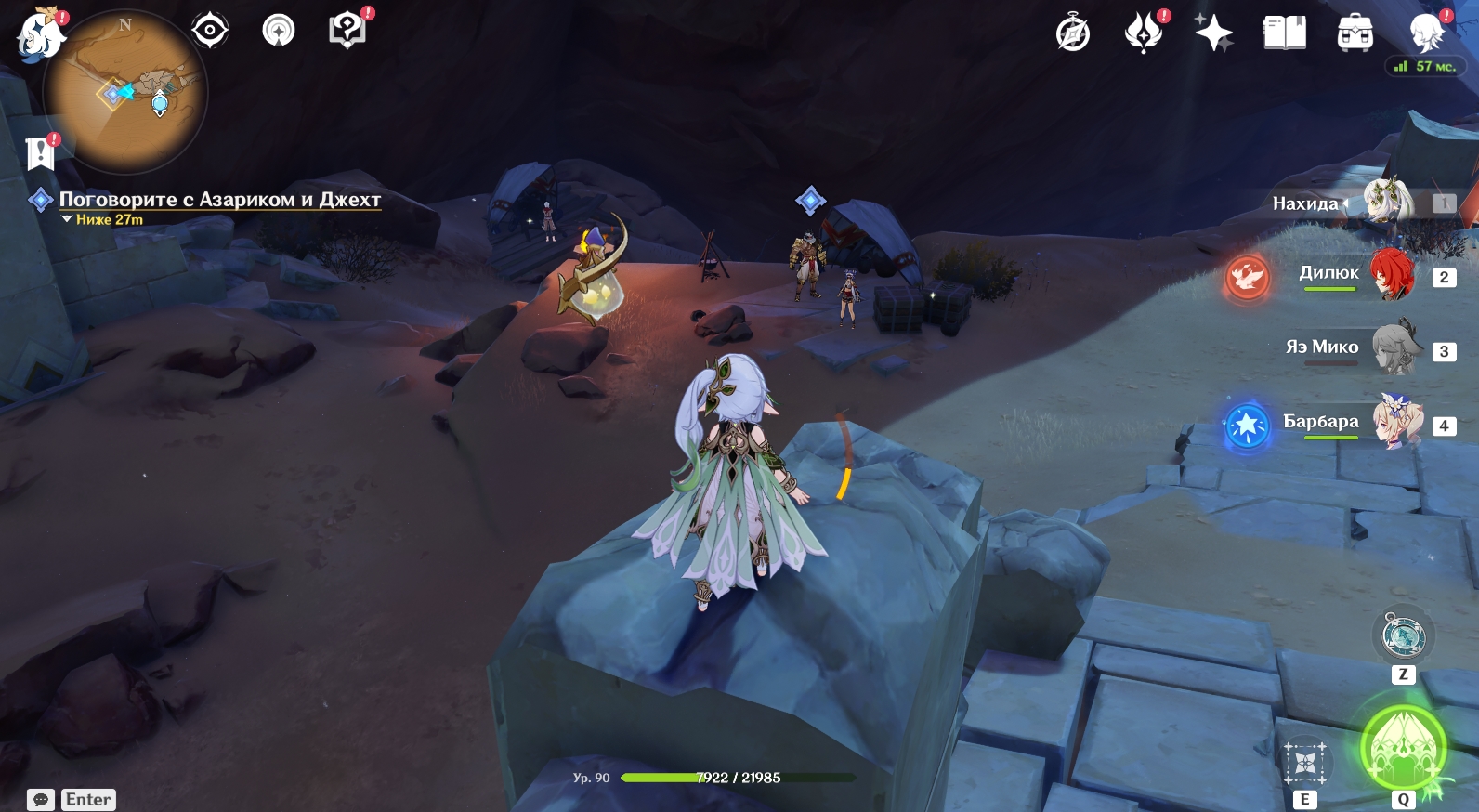Open the tutorial question mark icon
The image size is (1479, 812).
347,31
